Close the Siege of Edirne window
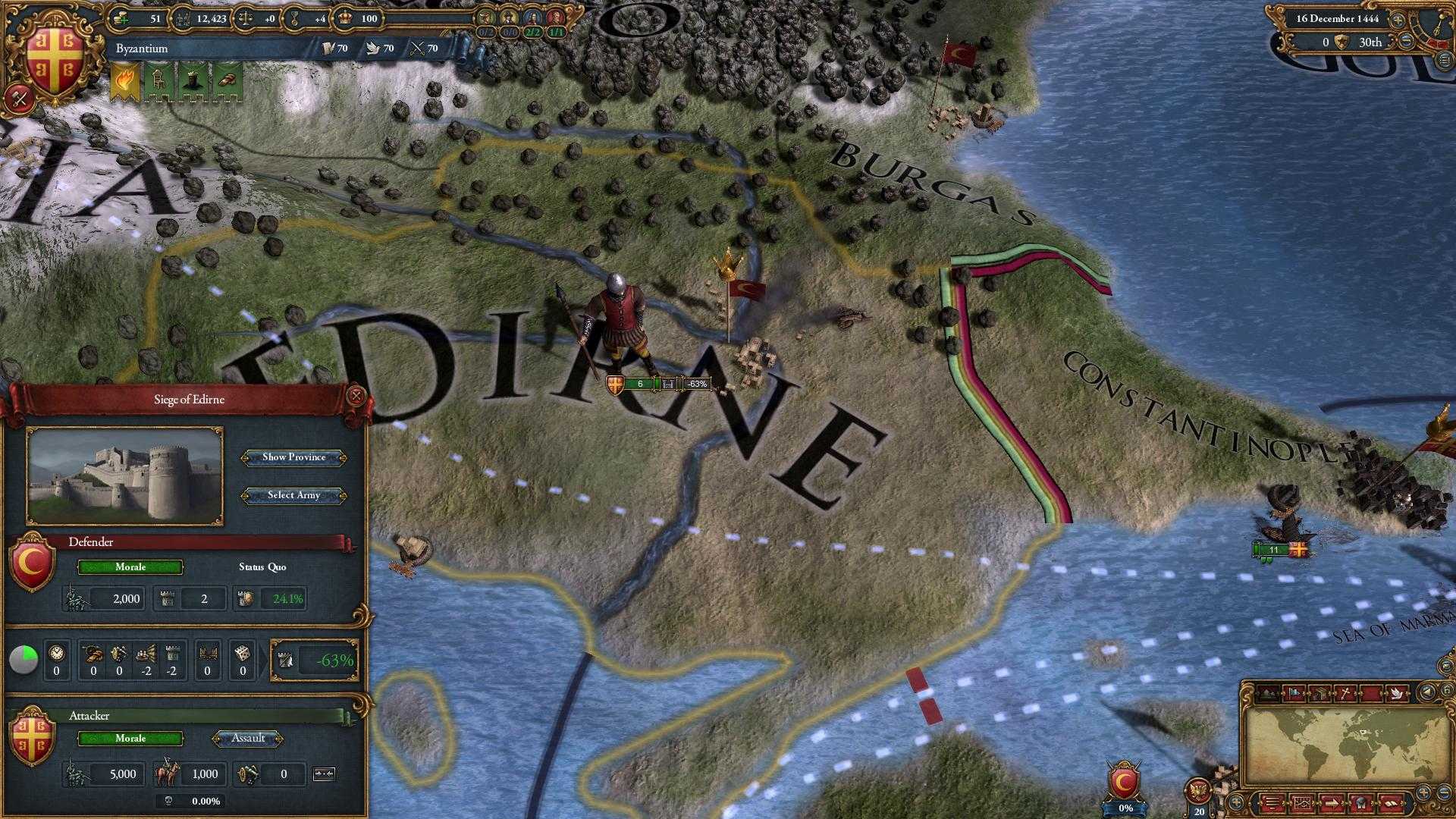 (x=355, y=395)
